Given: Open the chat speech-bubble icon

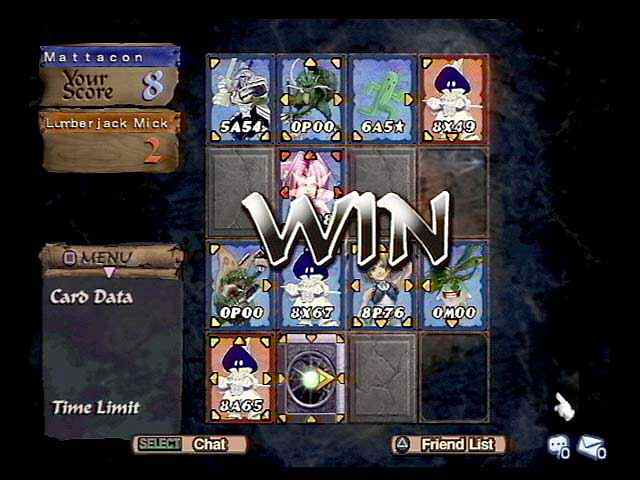Looking at the screenshot, I should pos(558,447).
